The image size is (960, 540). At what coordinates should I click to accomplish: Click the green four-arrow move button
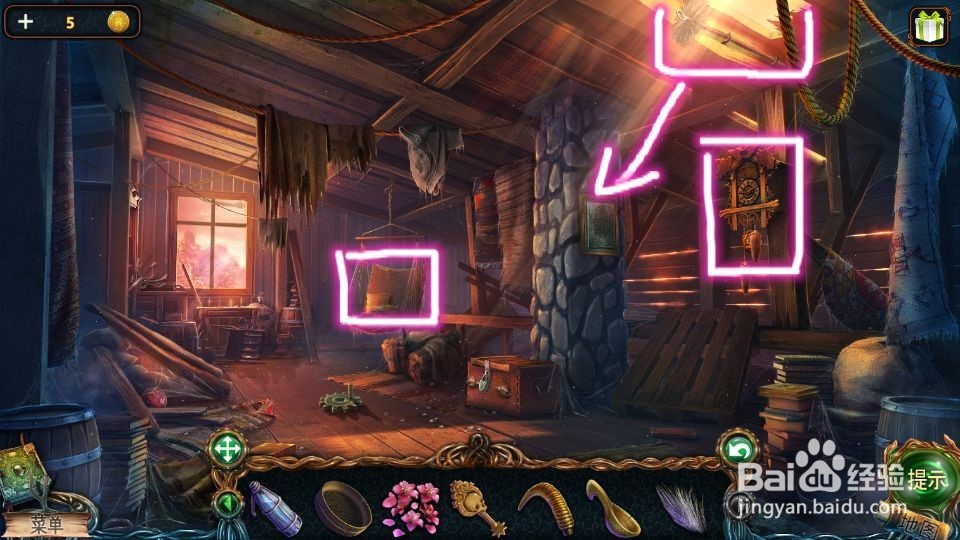[x=227, y=450]
